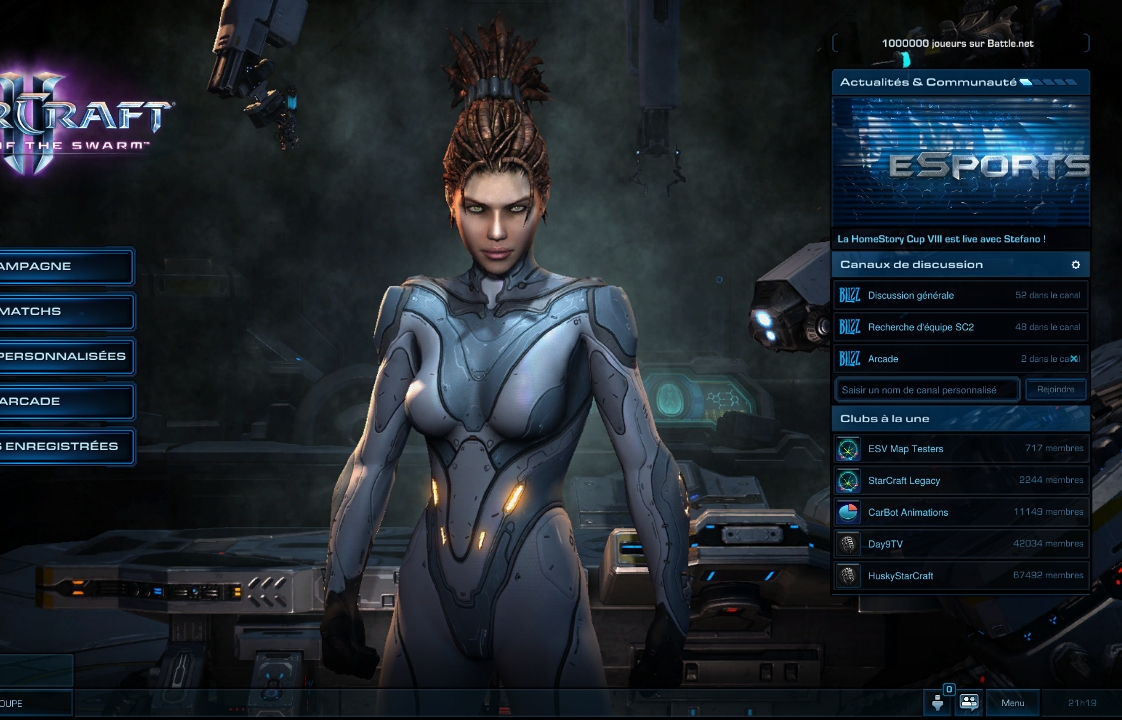Open the Campagne menu entry
This screenshot has height=720, width=1122.
point(62,267)
